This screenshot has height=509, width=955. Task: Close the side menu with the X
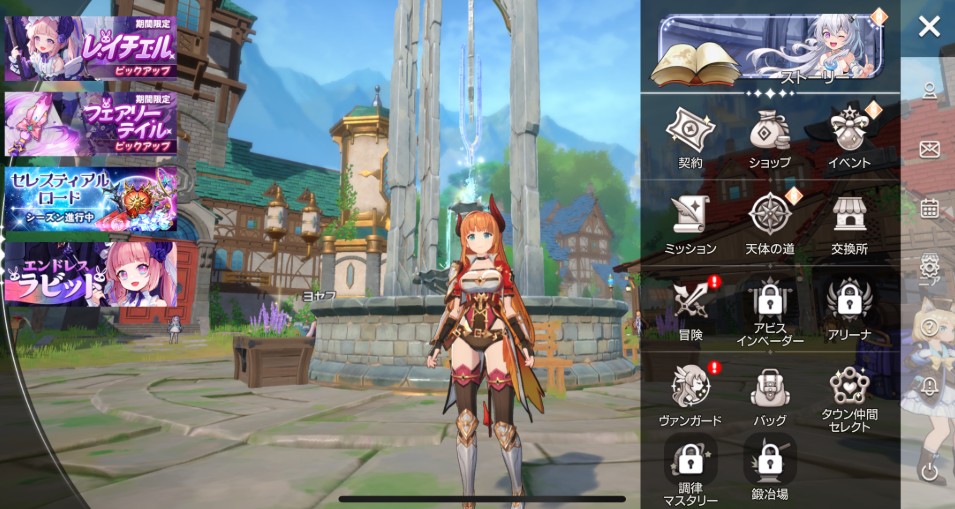(929, 27)
